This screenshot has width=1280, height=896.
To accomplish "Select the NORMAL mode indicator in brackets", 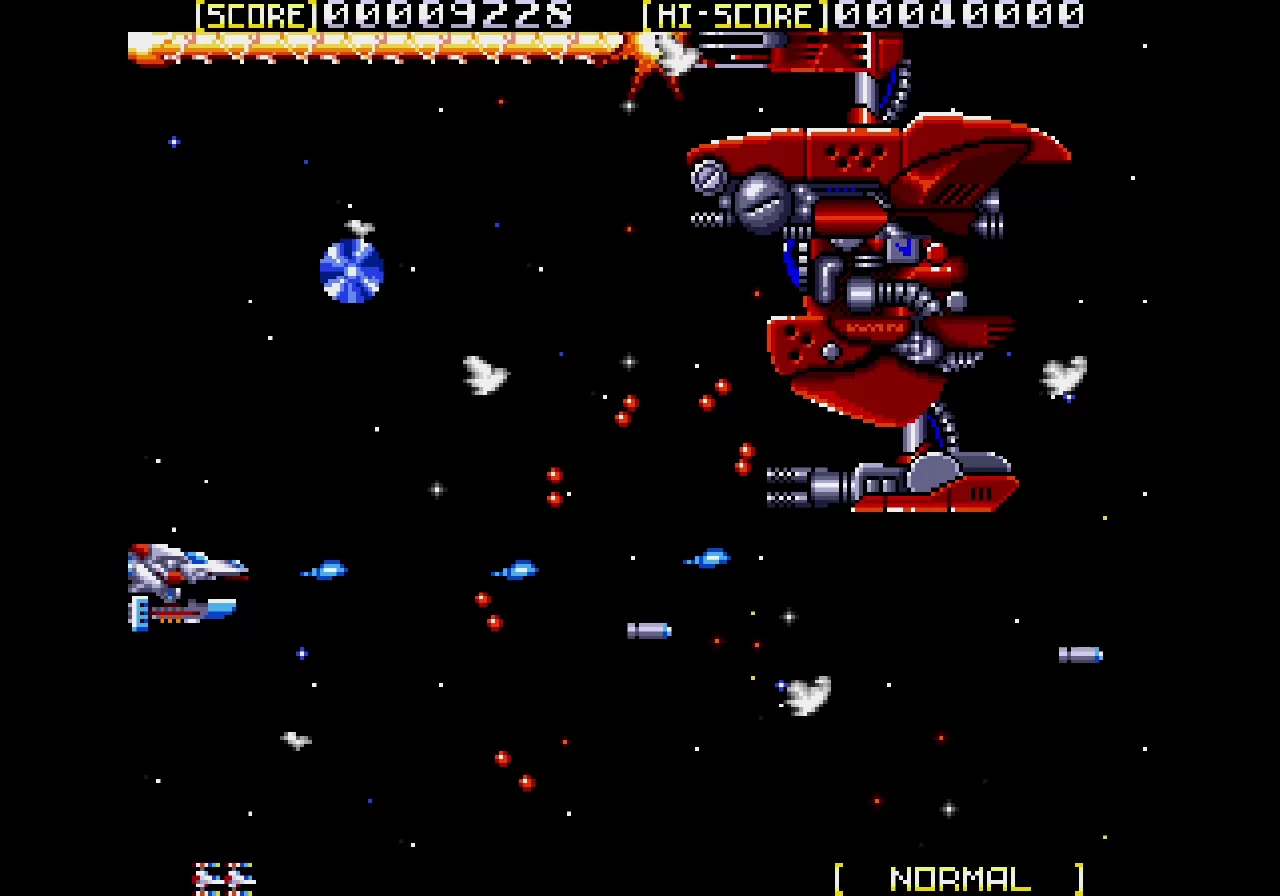I will (959, 878).
